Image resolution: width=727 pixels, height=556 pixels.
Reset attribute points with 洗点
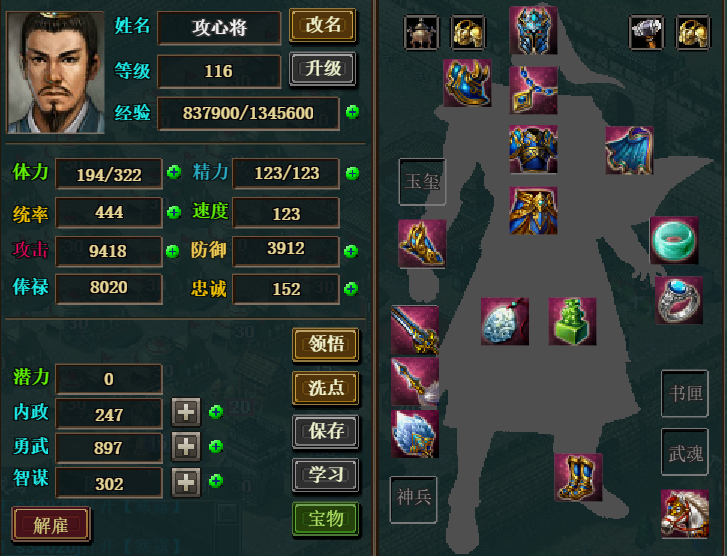point(325,387)
